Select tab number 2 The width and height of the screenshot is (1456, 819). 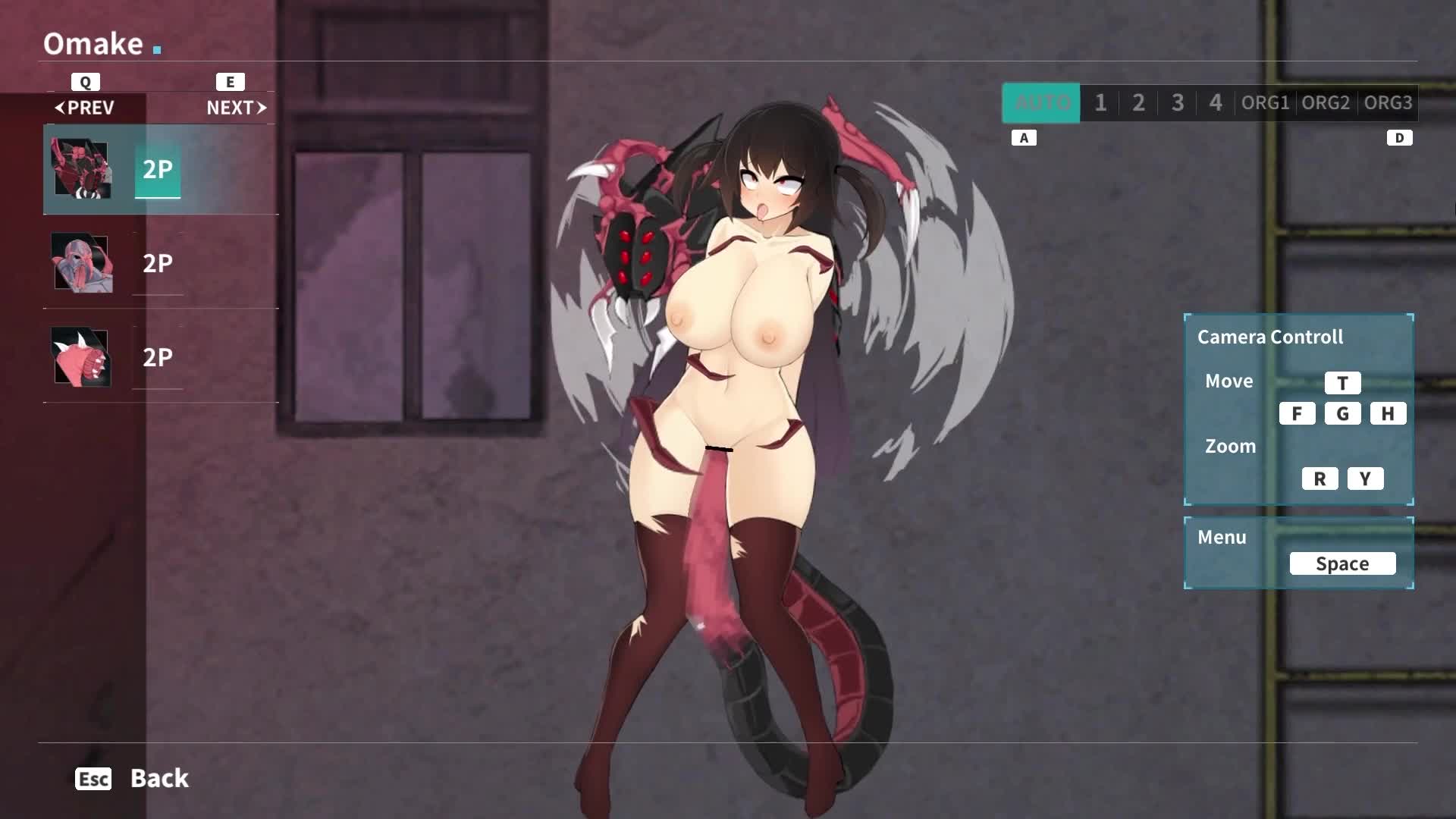click(1138, 102)
